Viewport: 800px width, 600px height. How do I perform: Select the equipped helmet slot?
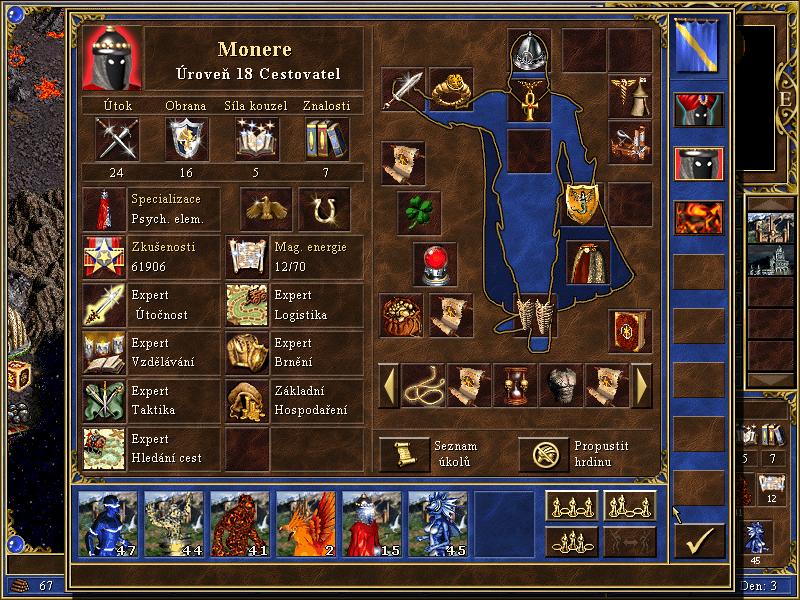pos(529,51)
